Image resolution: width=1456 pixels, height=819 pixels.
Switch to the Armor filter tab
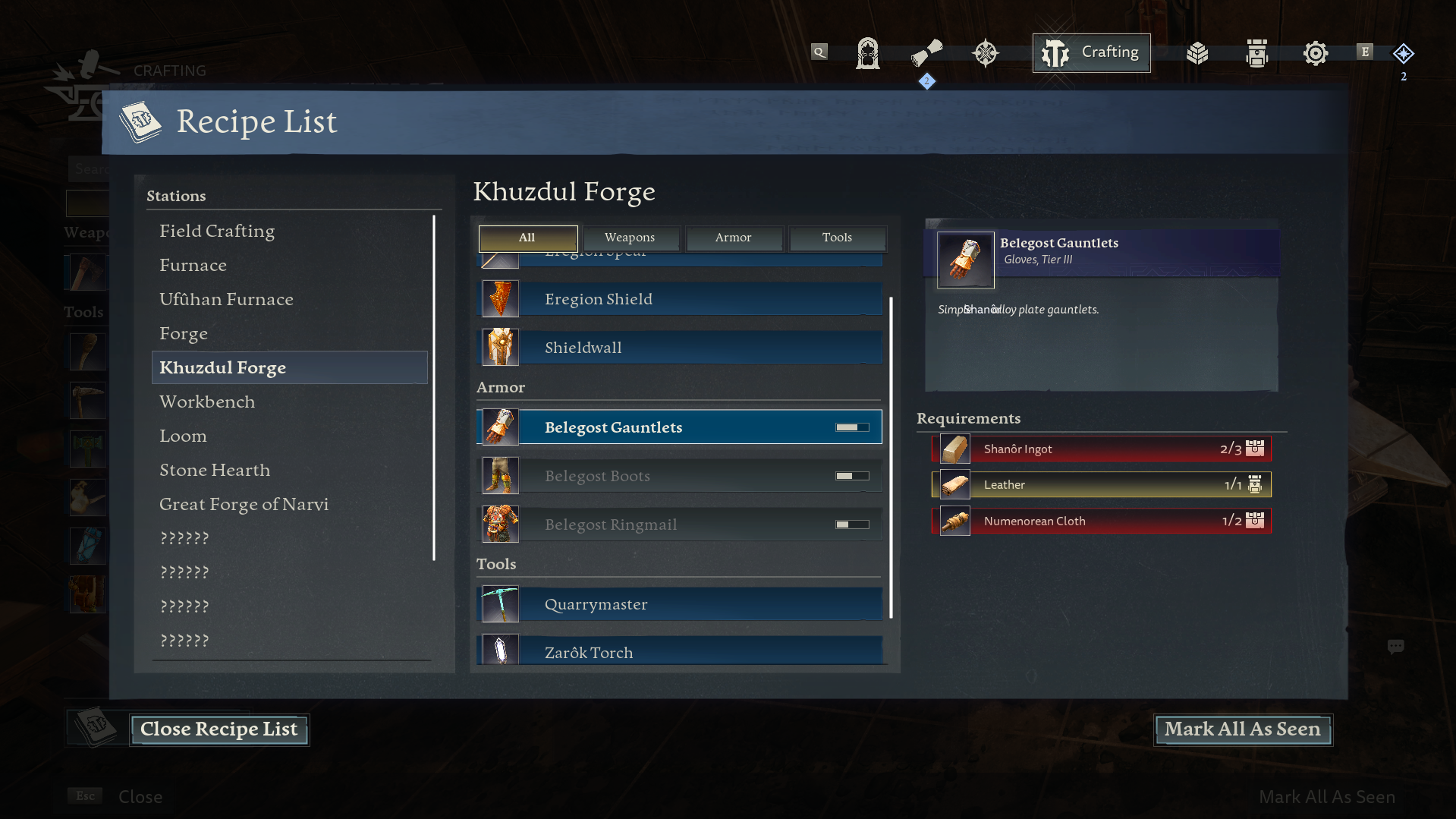(x=734, y=238)
